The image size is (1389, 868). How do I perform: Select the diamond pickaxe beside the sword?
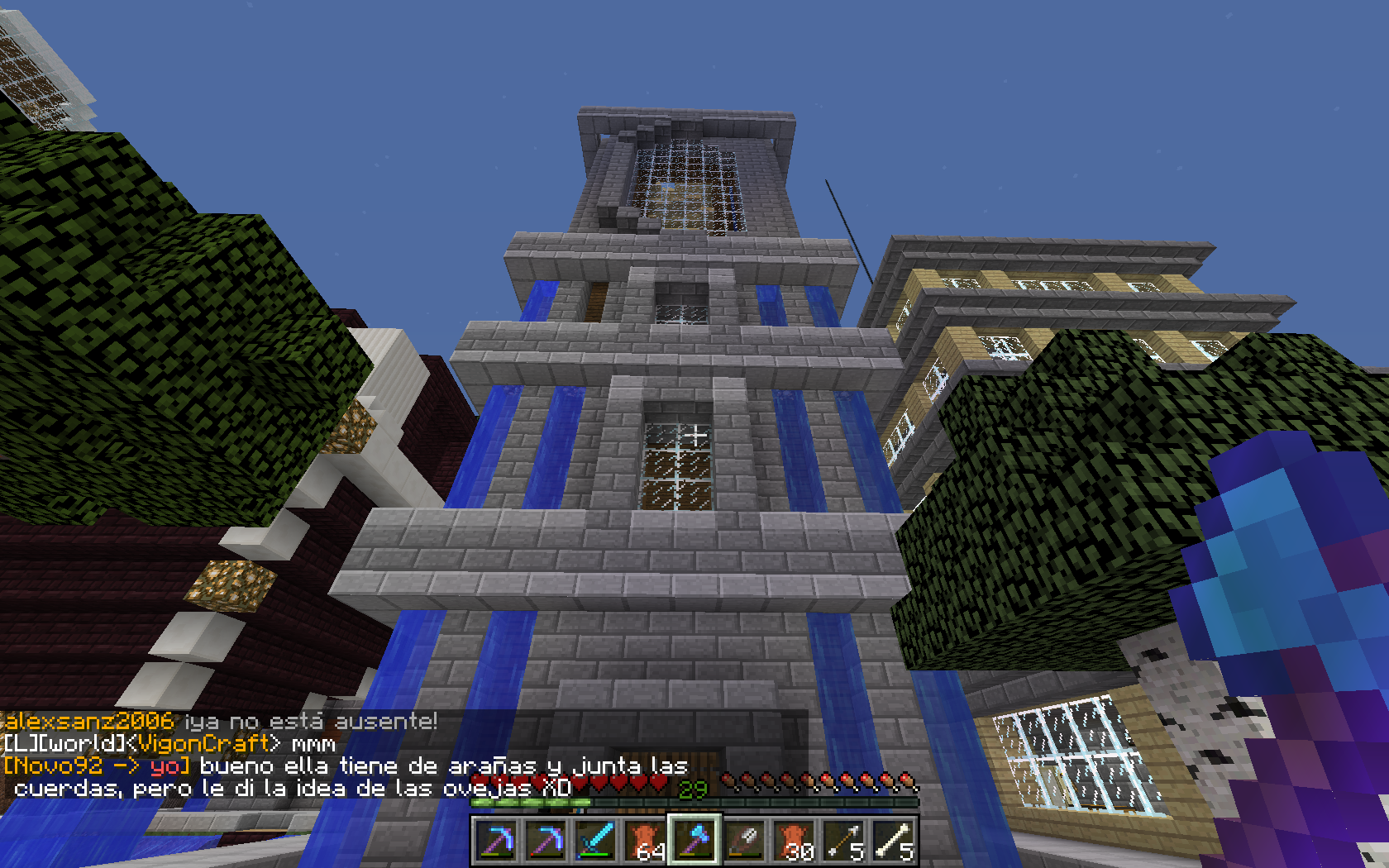tap(546, 841)
